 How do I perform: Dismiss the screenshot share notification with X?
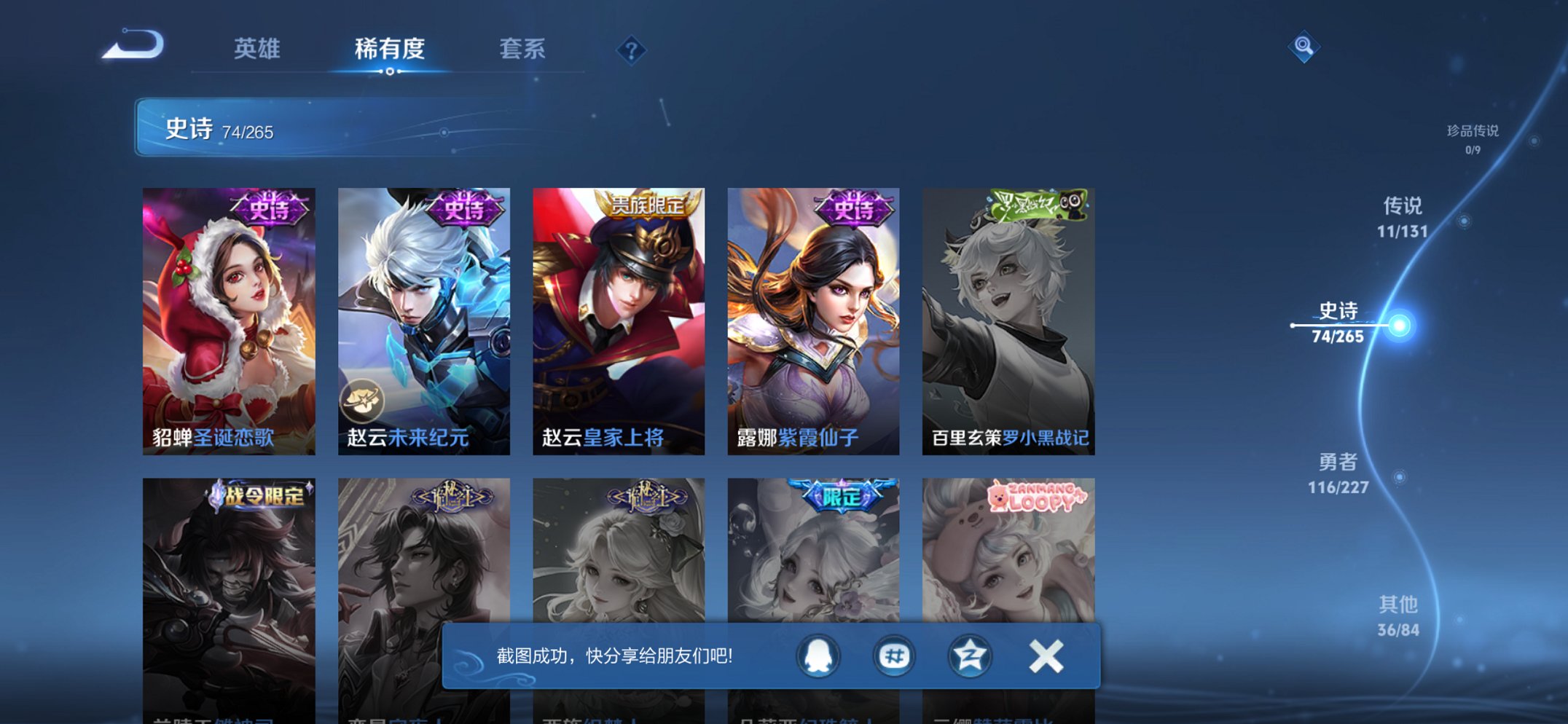tap(1046, 655)
